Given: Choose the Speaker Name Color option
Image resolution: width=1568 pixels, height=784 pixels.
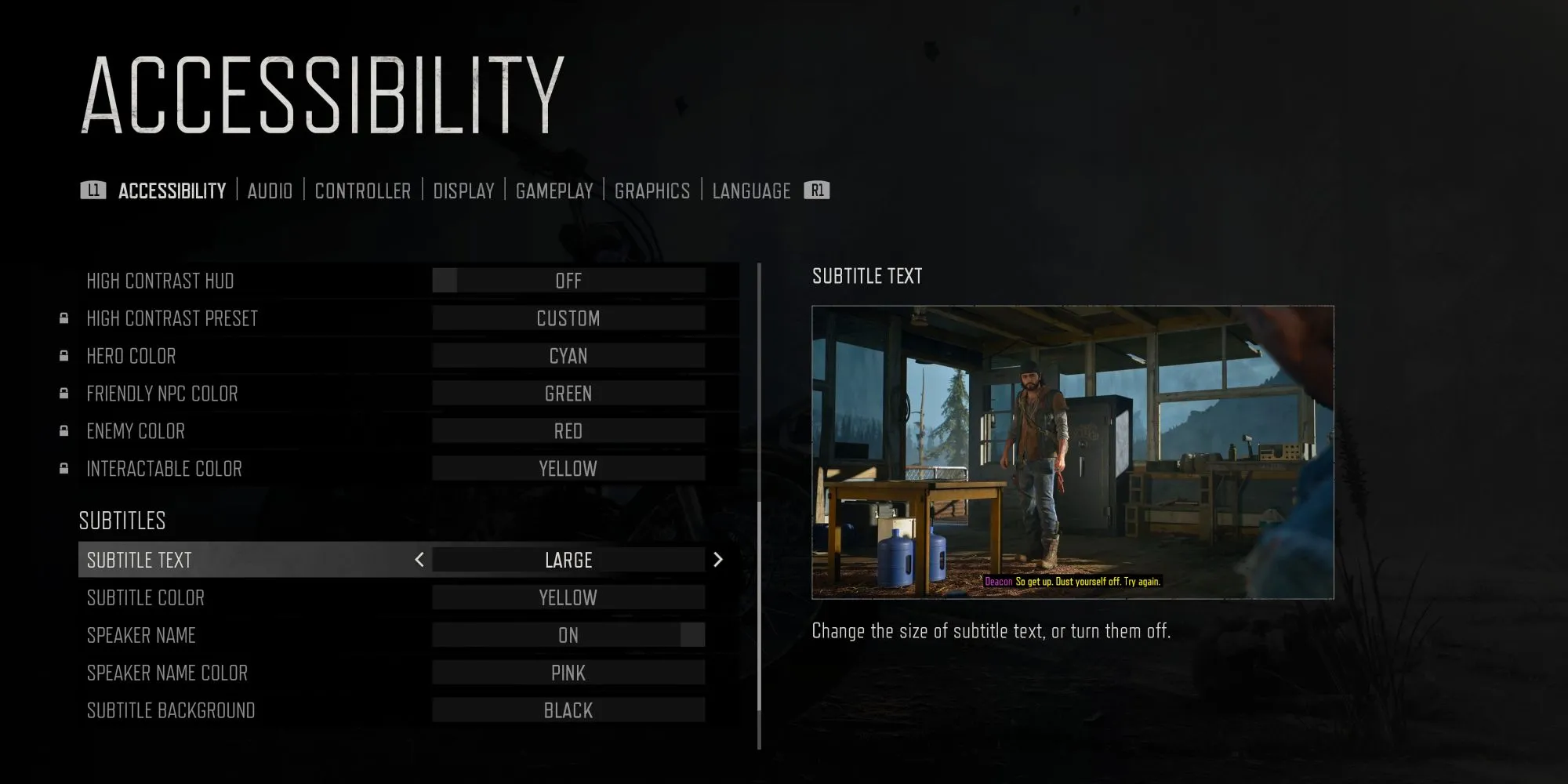Looking at the screenshot, I should [x=568, y=673].
